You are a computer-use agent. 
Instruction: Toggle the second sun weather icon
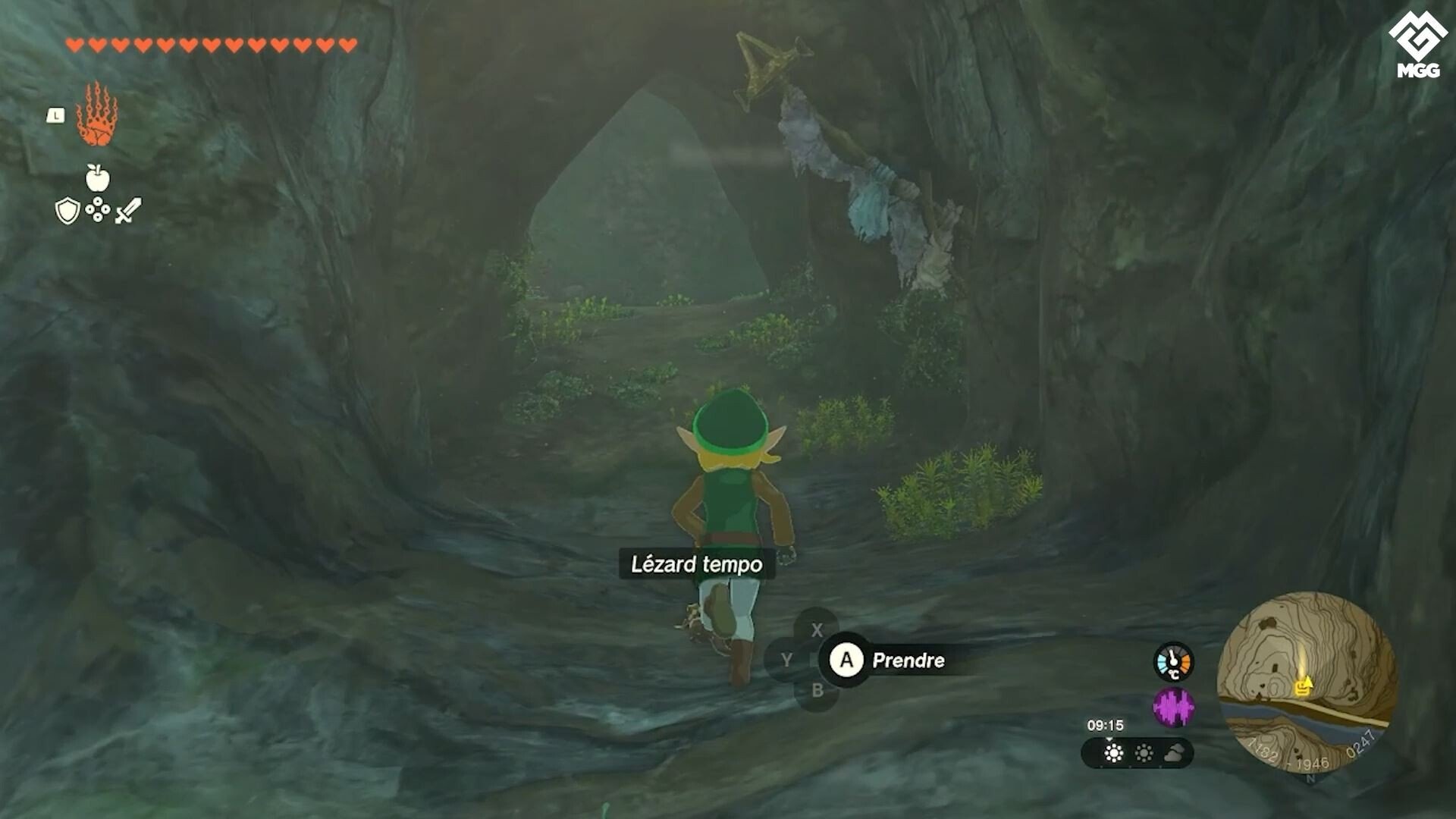(x=1144, y=752)
